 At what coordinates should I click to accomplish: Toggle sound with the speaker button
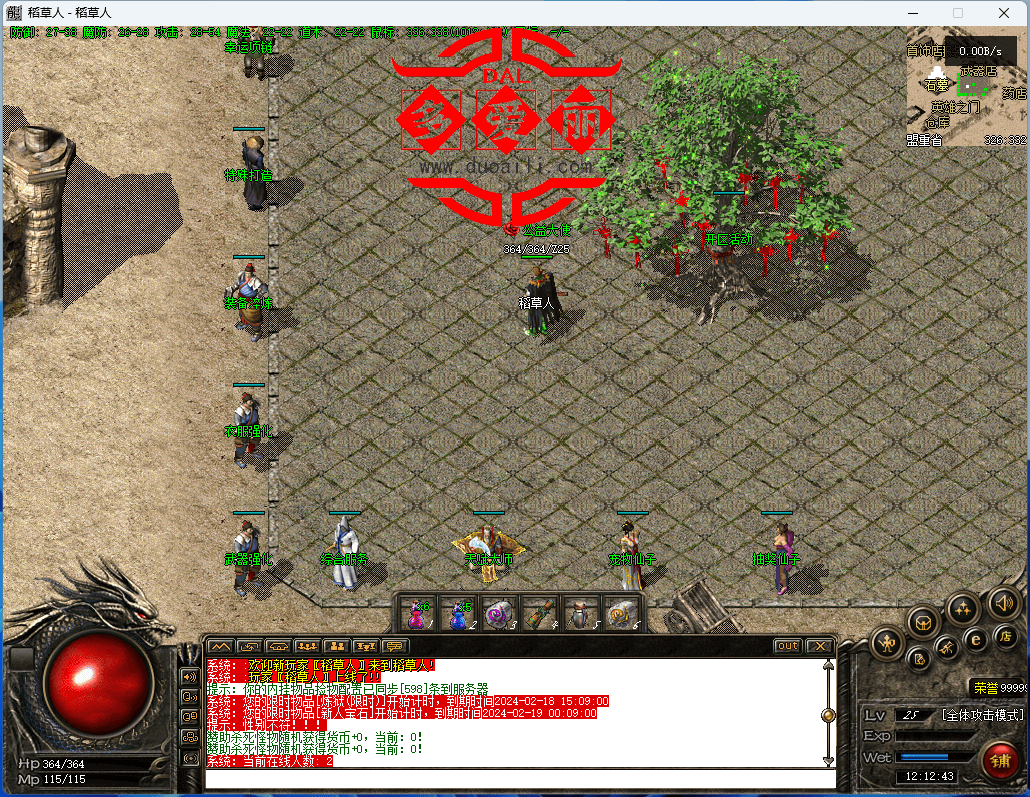(x=1003, y=602)
